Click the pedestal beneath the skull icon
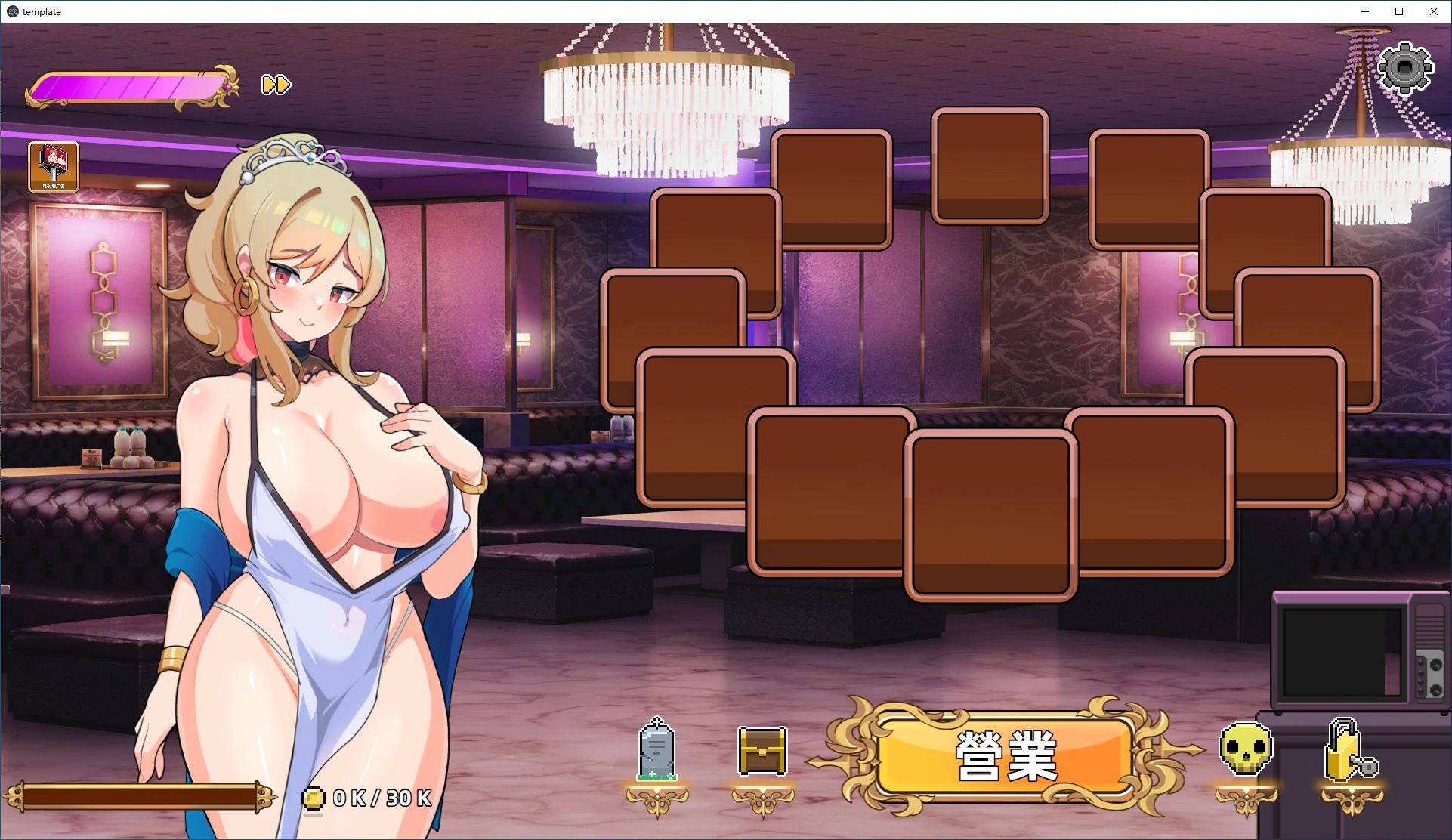Image resolution: width=1452 pixels, height=840 pixels. click(1246, 801)
